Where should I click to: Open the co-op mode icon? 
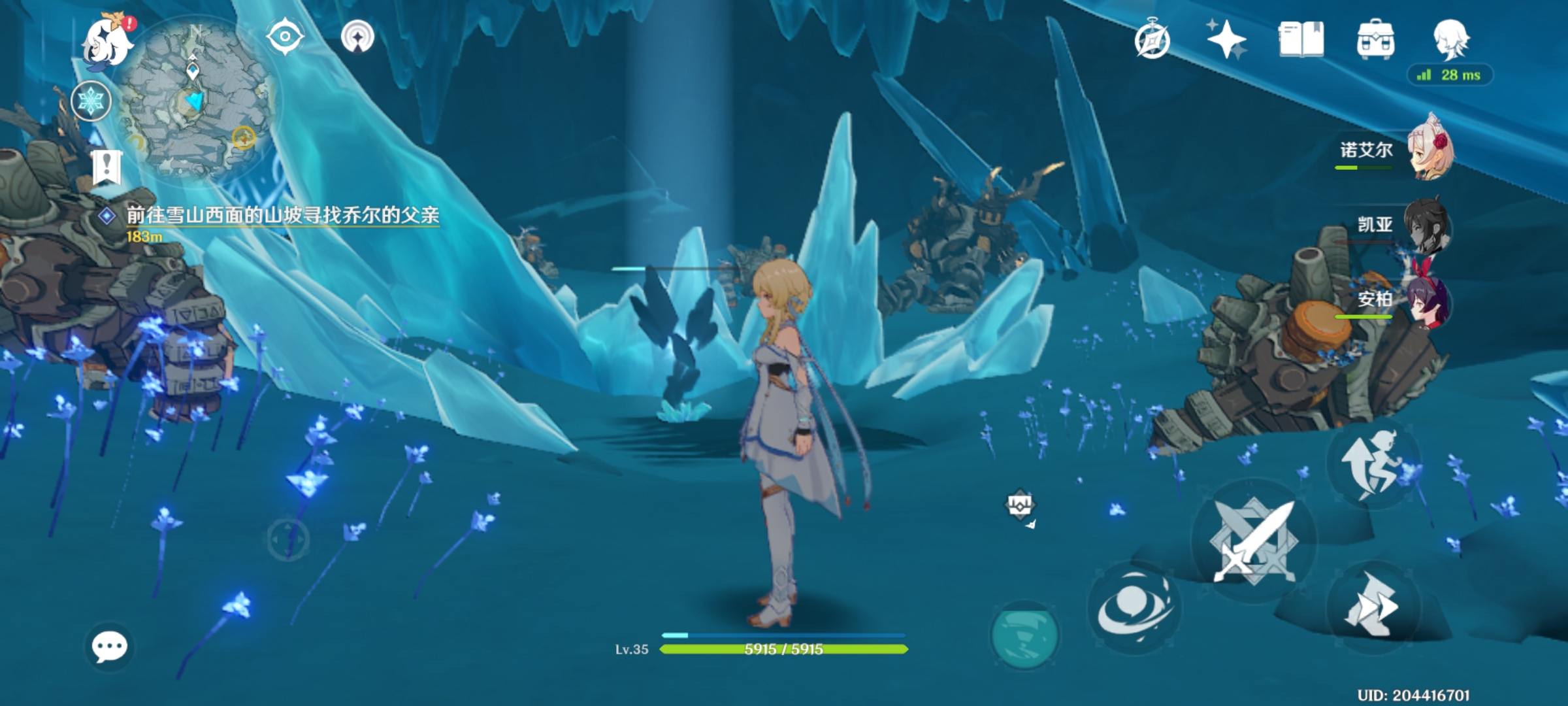[357, 37]
